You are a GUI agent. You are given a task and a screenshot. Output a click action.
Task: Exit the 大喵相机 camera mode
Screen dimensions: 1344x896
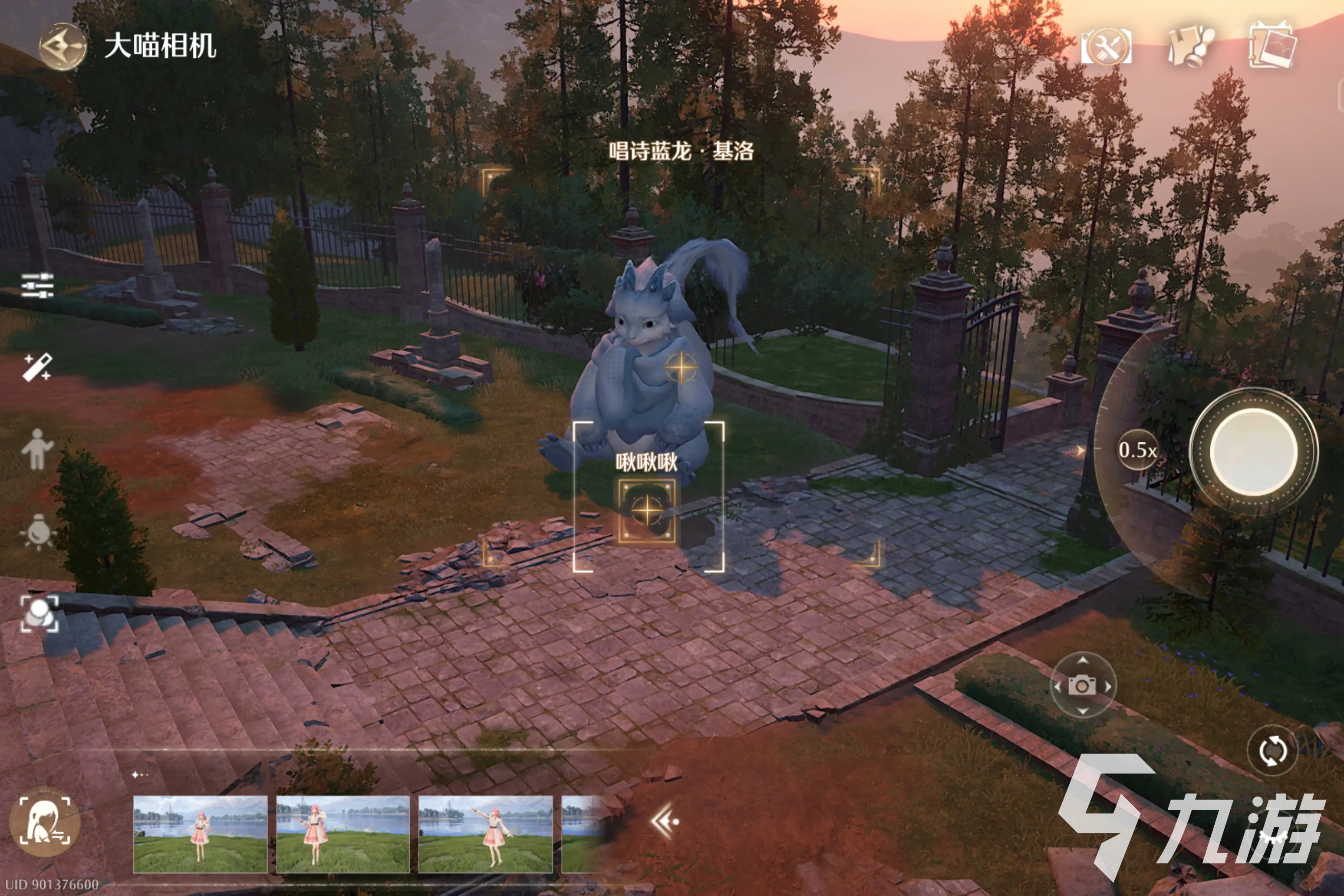point(62,46)
